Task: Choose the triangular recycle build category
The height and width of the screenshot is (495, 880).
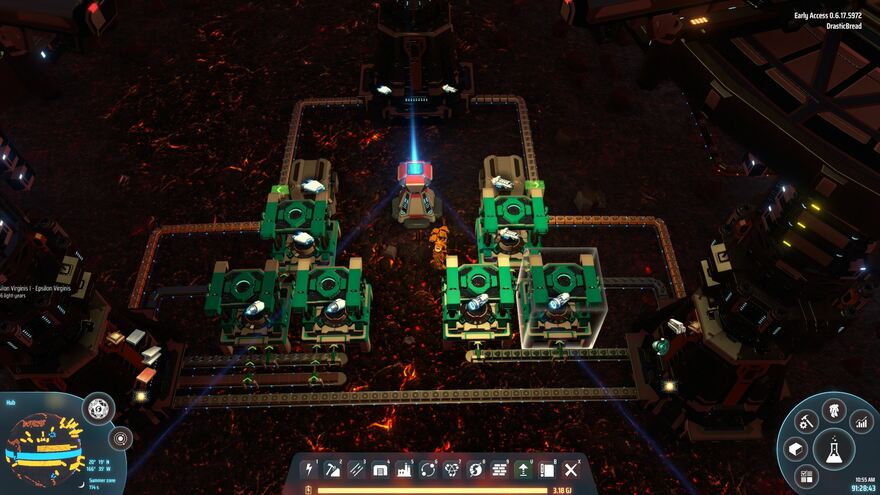Action: coord(452,469)
